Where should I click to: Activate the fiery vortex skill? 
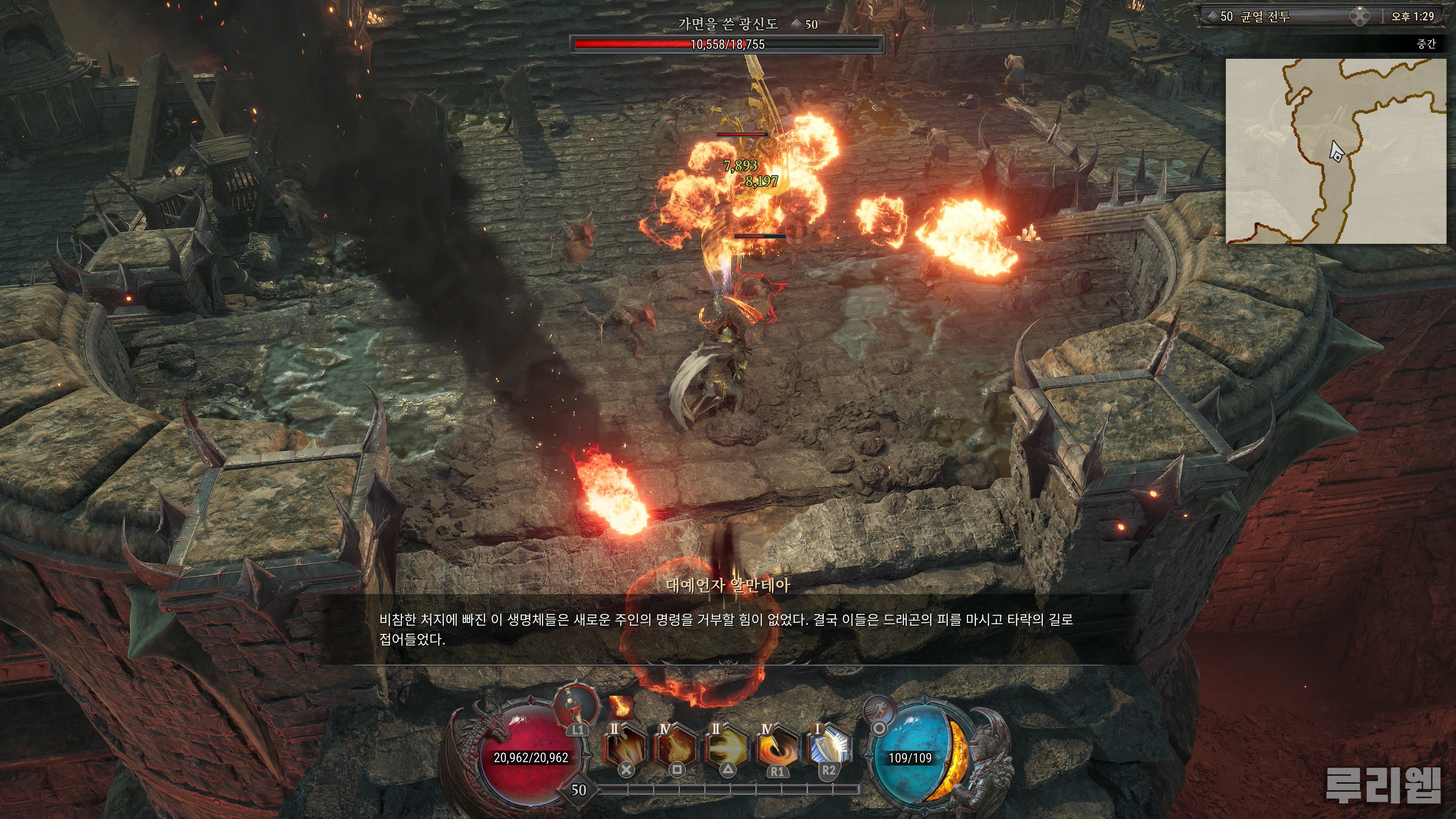pos(777,748)
